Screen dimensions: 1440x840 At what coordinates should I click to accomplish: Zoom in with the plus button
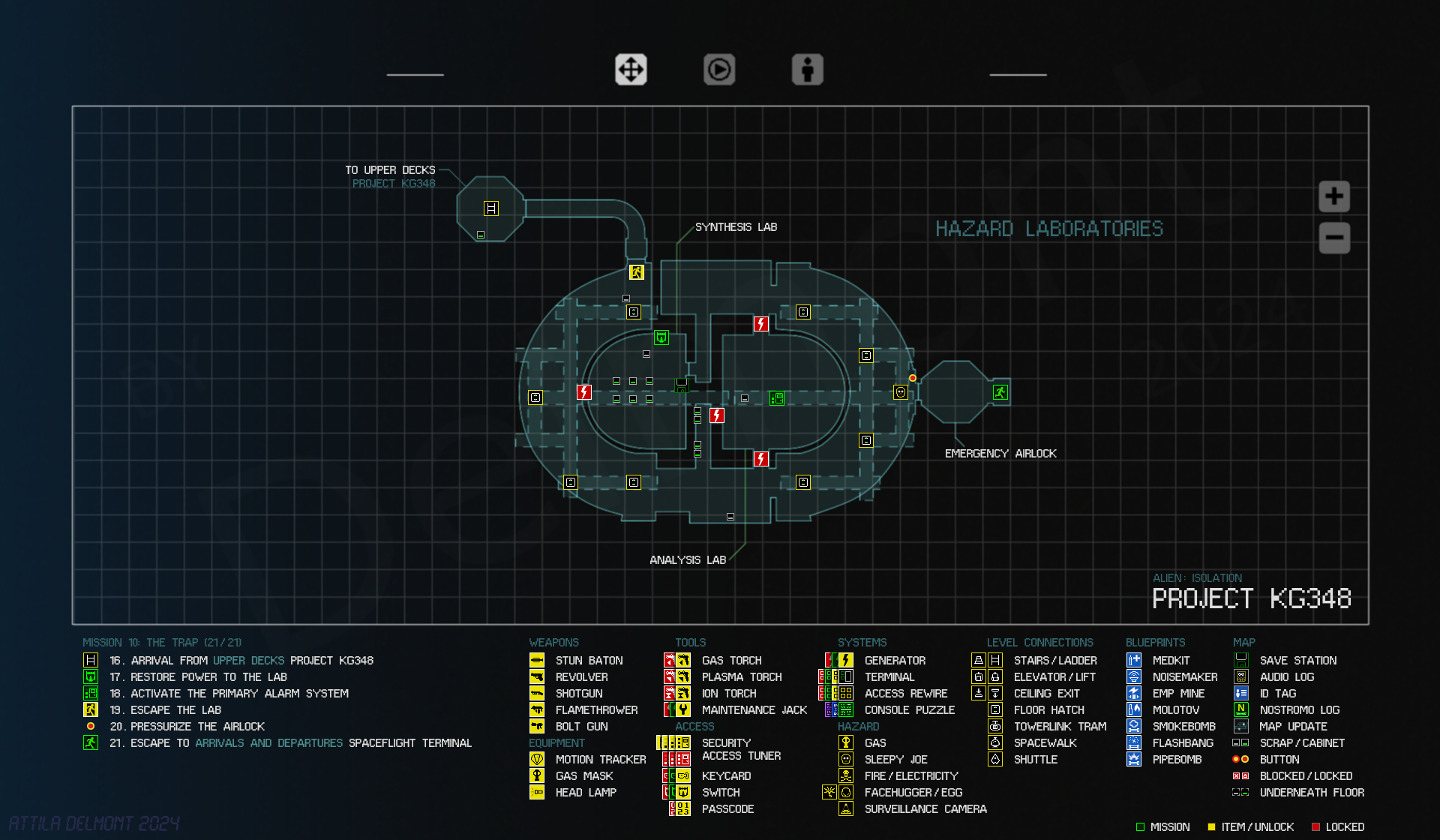tap(1334, 196)
